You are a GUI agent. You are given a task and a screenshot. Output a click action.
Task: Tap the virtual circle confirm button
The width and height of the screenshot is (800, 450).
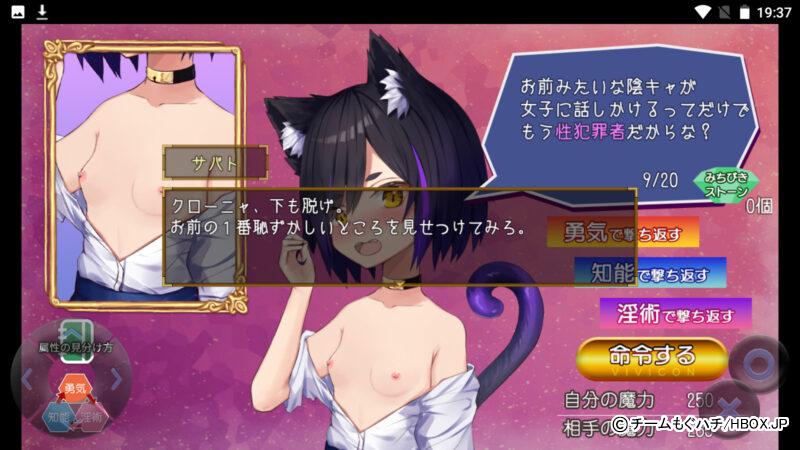tap(757, 363)
